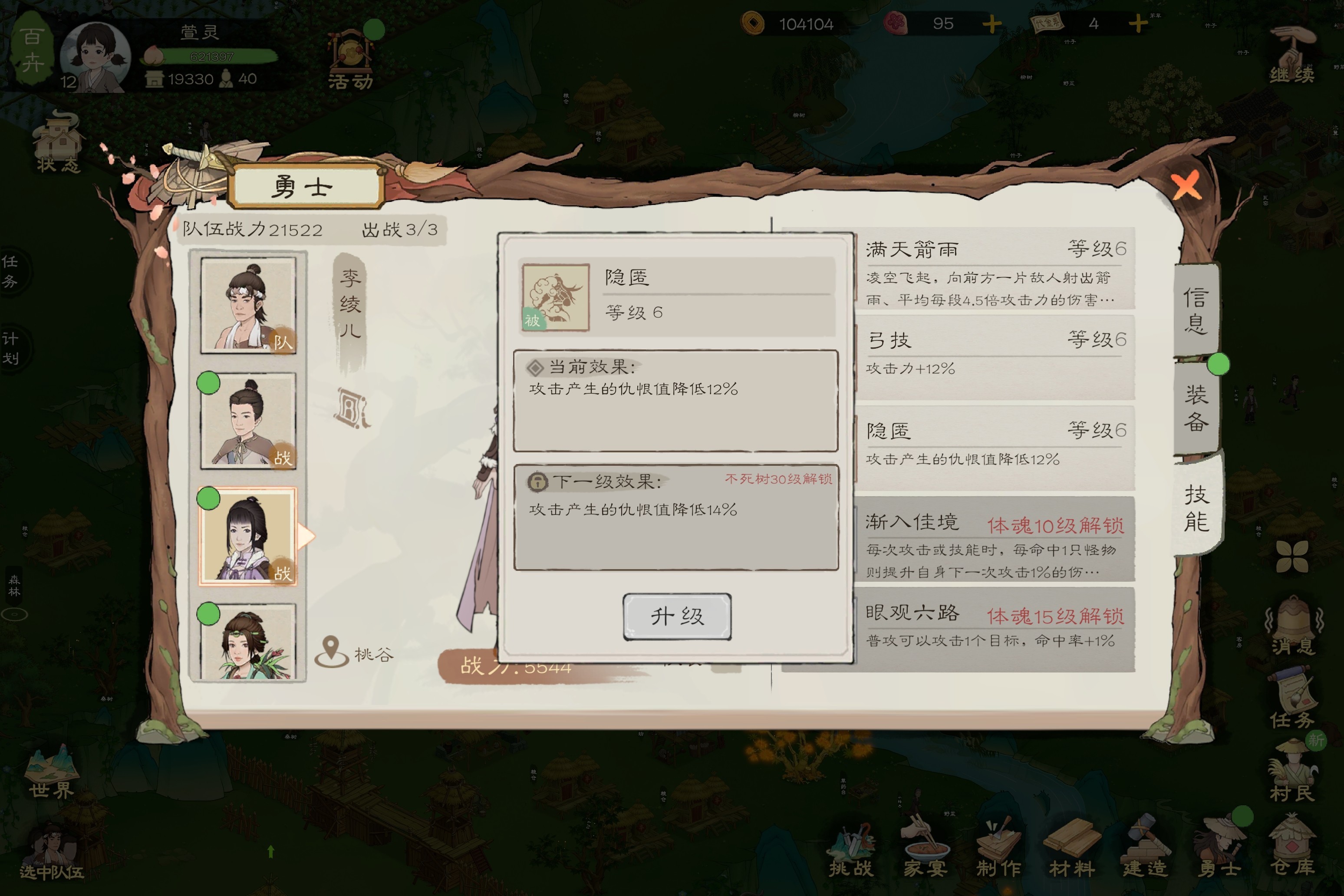The height and width of the screenshot is (896, 1344).
Task: Close the 勇士 panel with the orange X
Action: point(1186,186)
